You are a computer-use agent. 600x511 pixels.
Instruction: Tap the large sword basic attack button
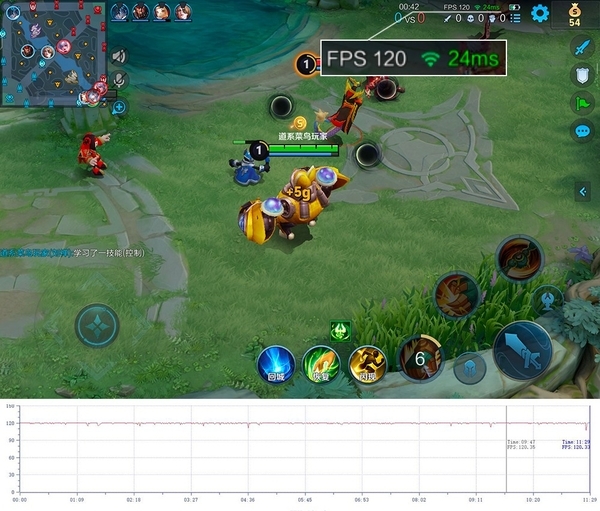521,351
